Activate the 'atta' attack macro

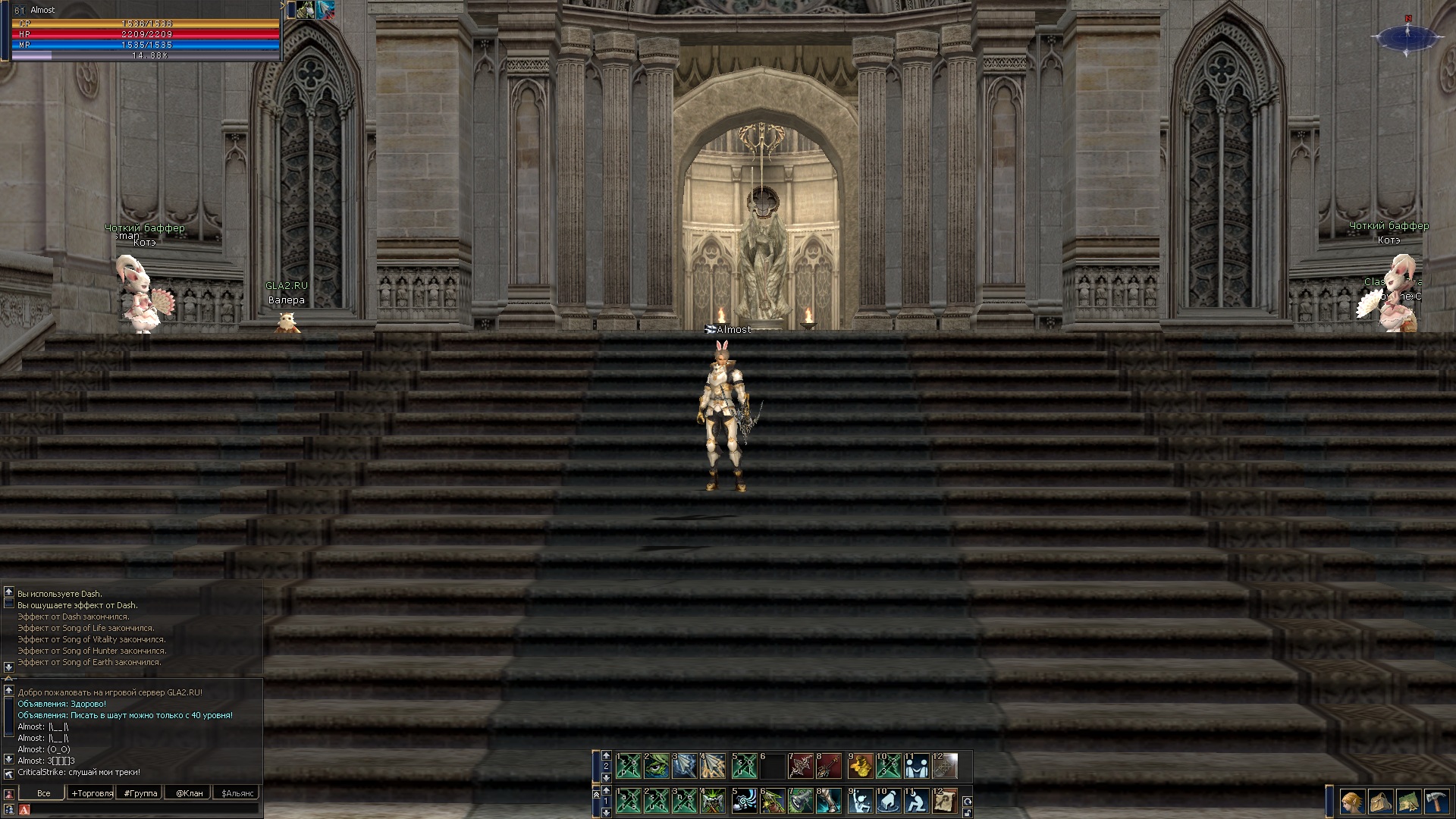629,801
